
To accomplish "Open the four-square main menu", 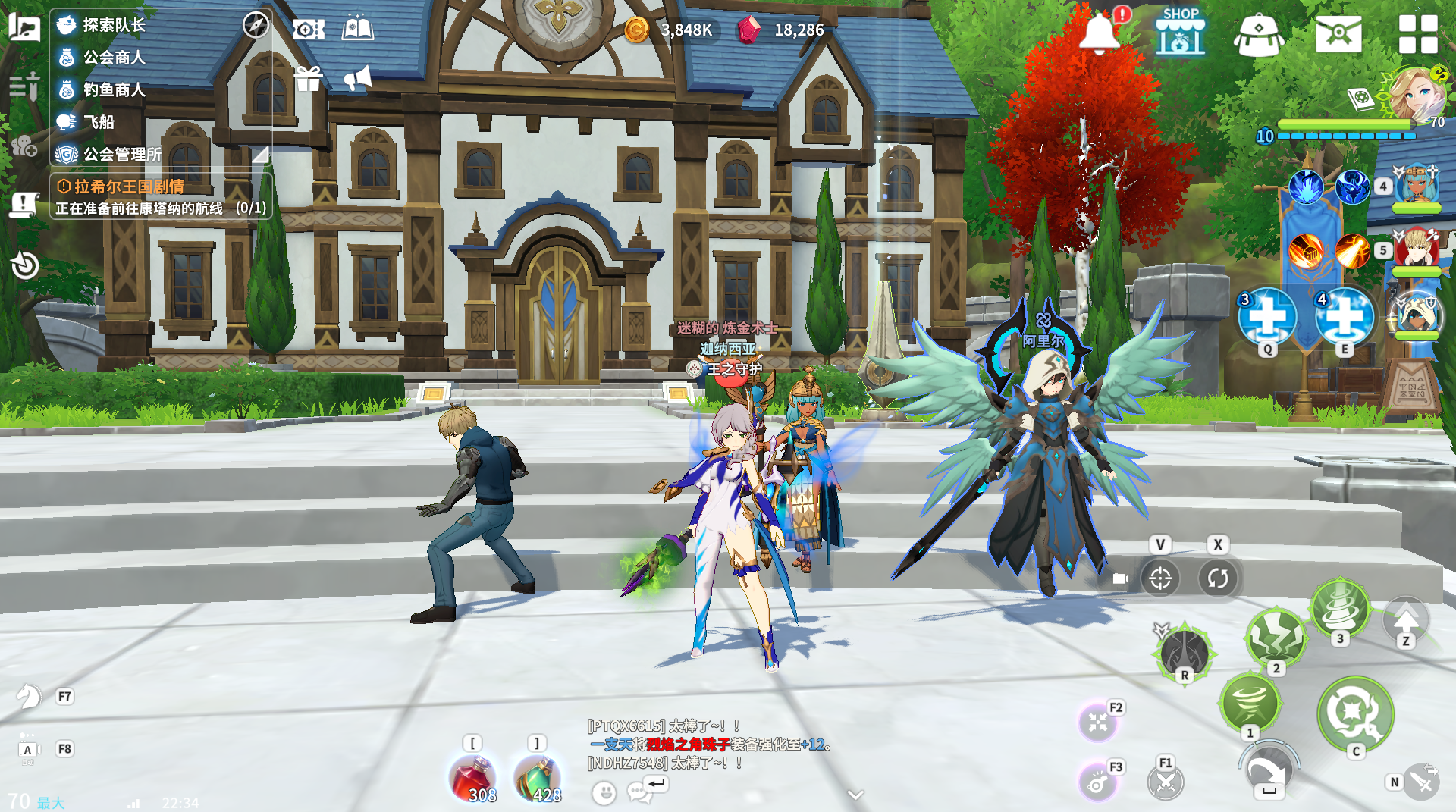I will 1417,34.
